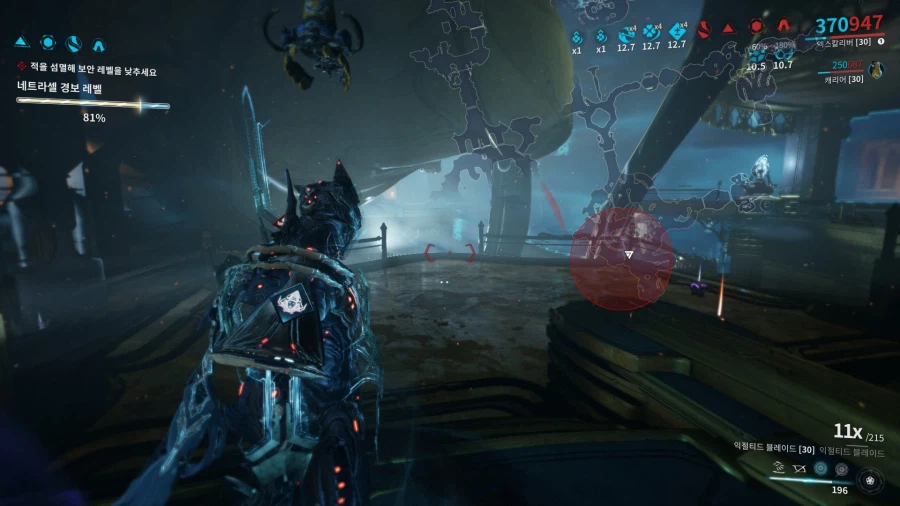Activate the crossed-out bow ability icon
Image resolution: width=900 pixels, height=506 pixels.
[799, 467]
